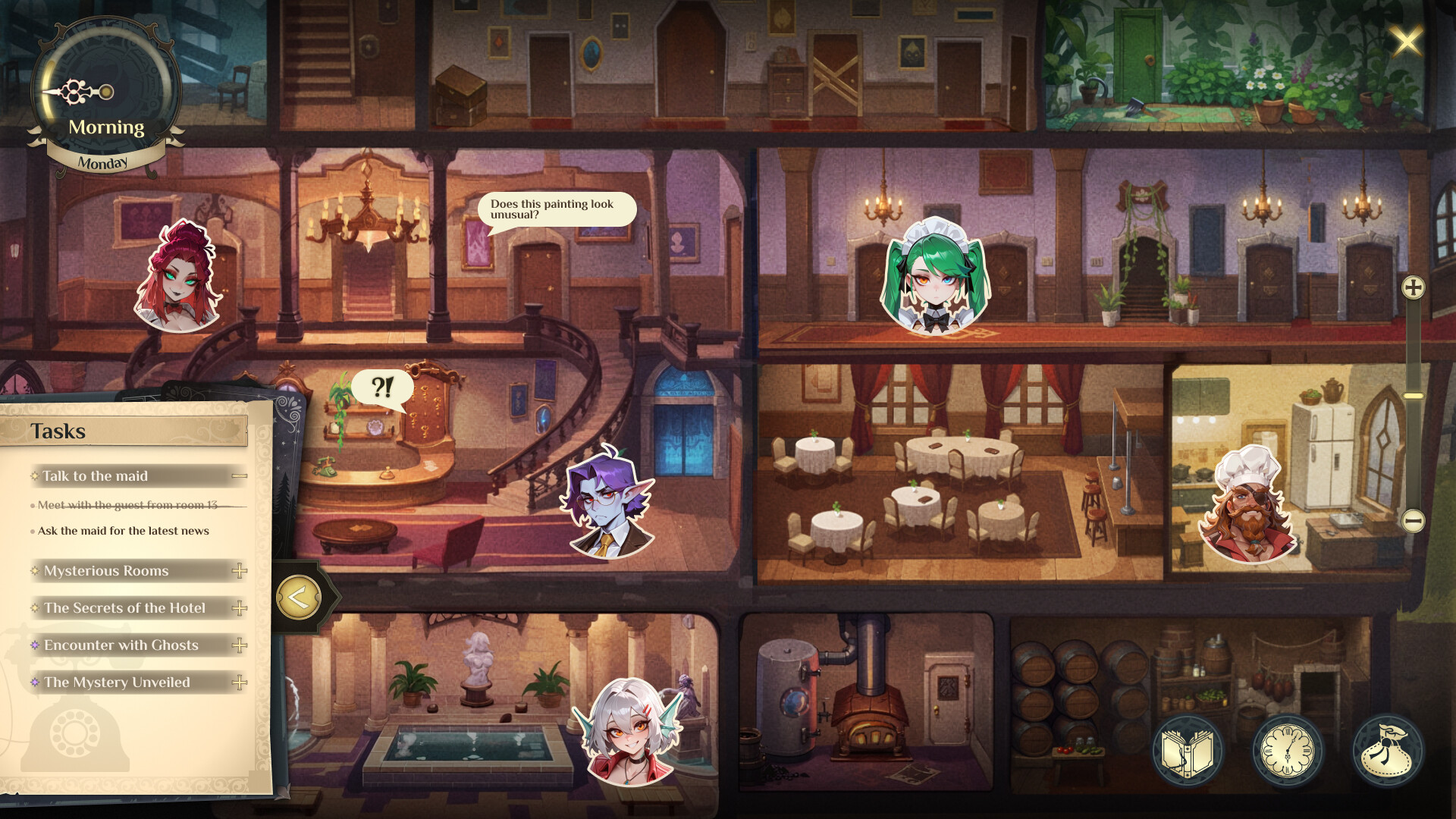Expand The Secrets of the Hotel task
This screenshot has height=819, width=1456.
coord(240,607)
